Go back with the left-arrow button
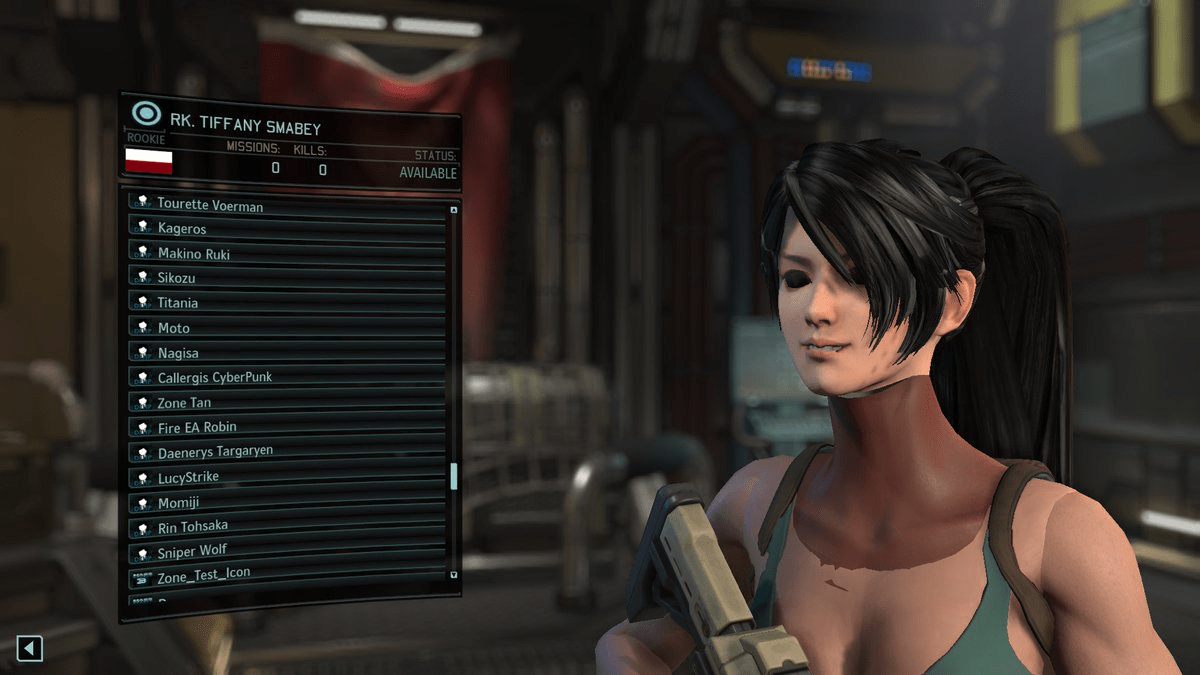 point(29,649)
